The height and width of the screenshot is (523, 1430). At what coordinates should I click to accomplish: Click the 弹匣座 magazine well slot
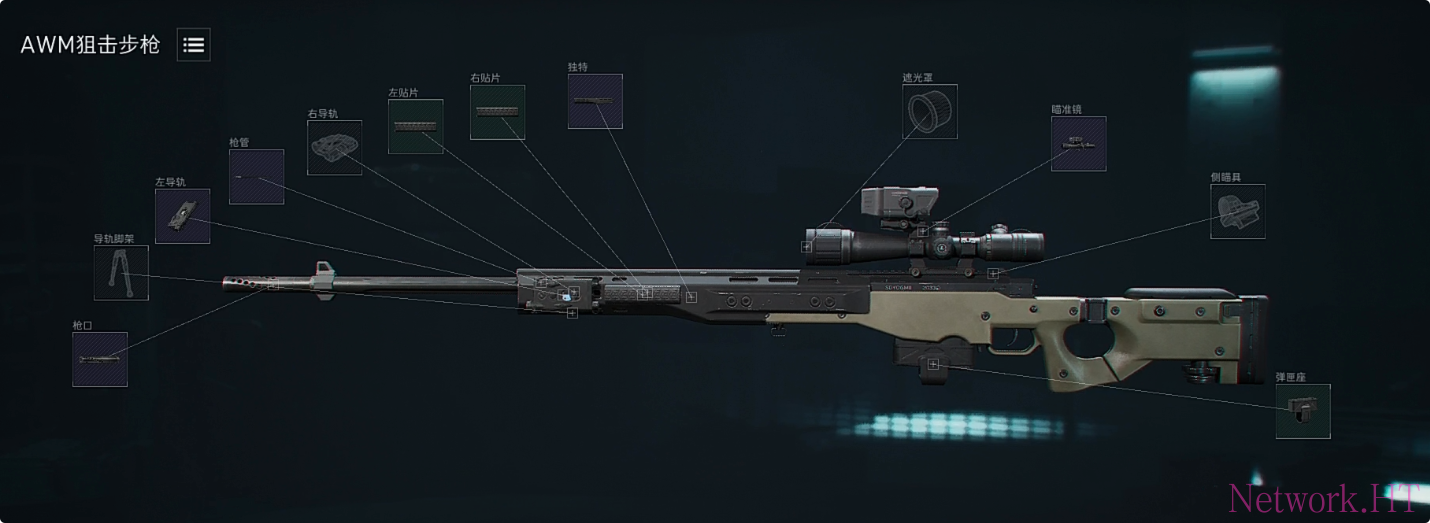(x=1303, y=411)
